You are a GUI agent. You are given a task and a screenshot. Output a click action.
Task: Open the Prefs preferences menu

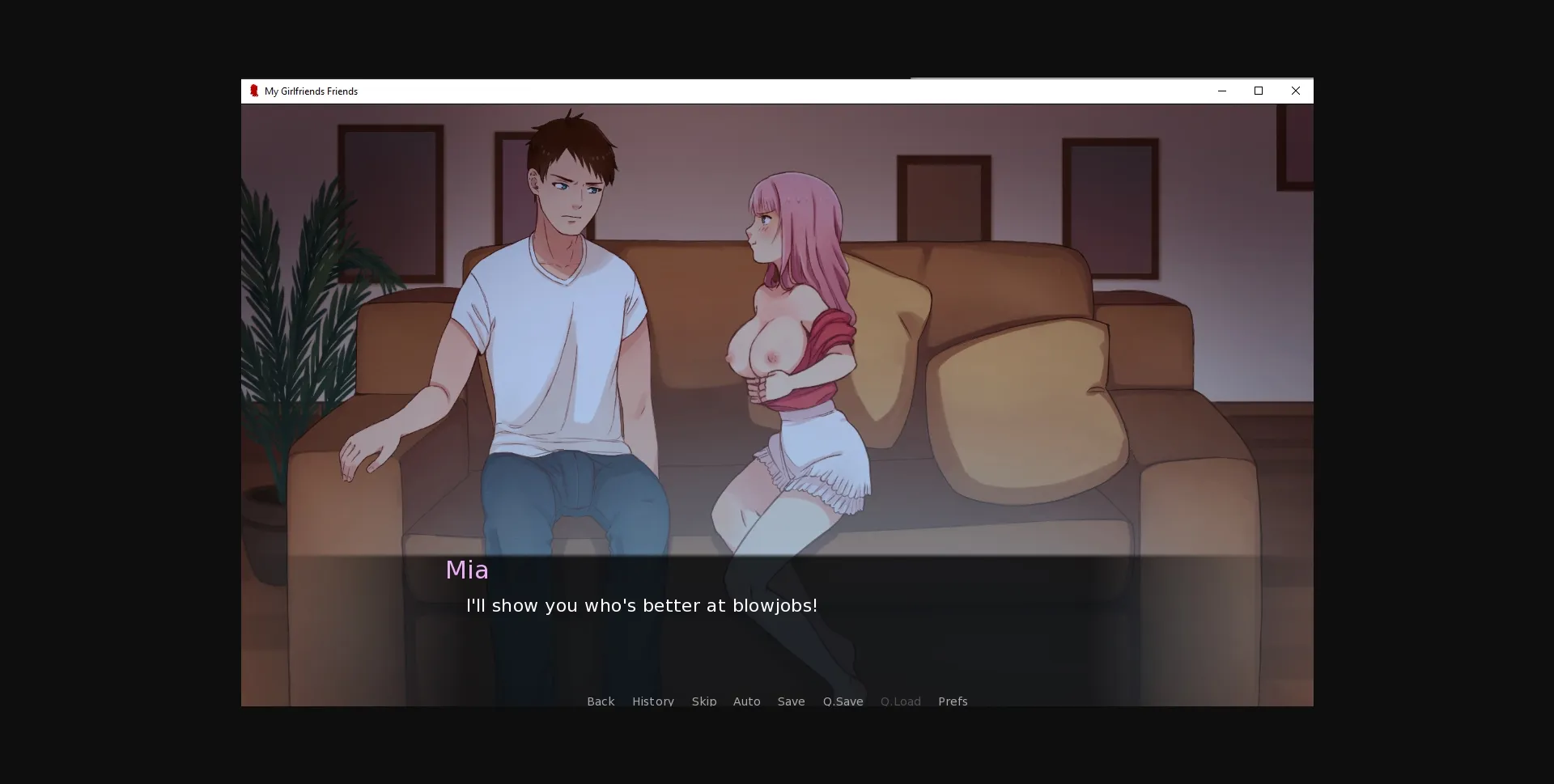coord(953,701)
